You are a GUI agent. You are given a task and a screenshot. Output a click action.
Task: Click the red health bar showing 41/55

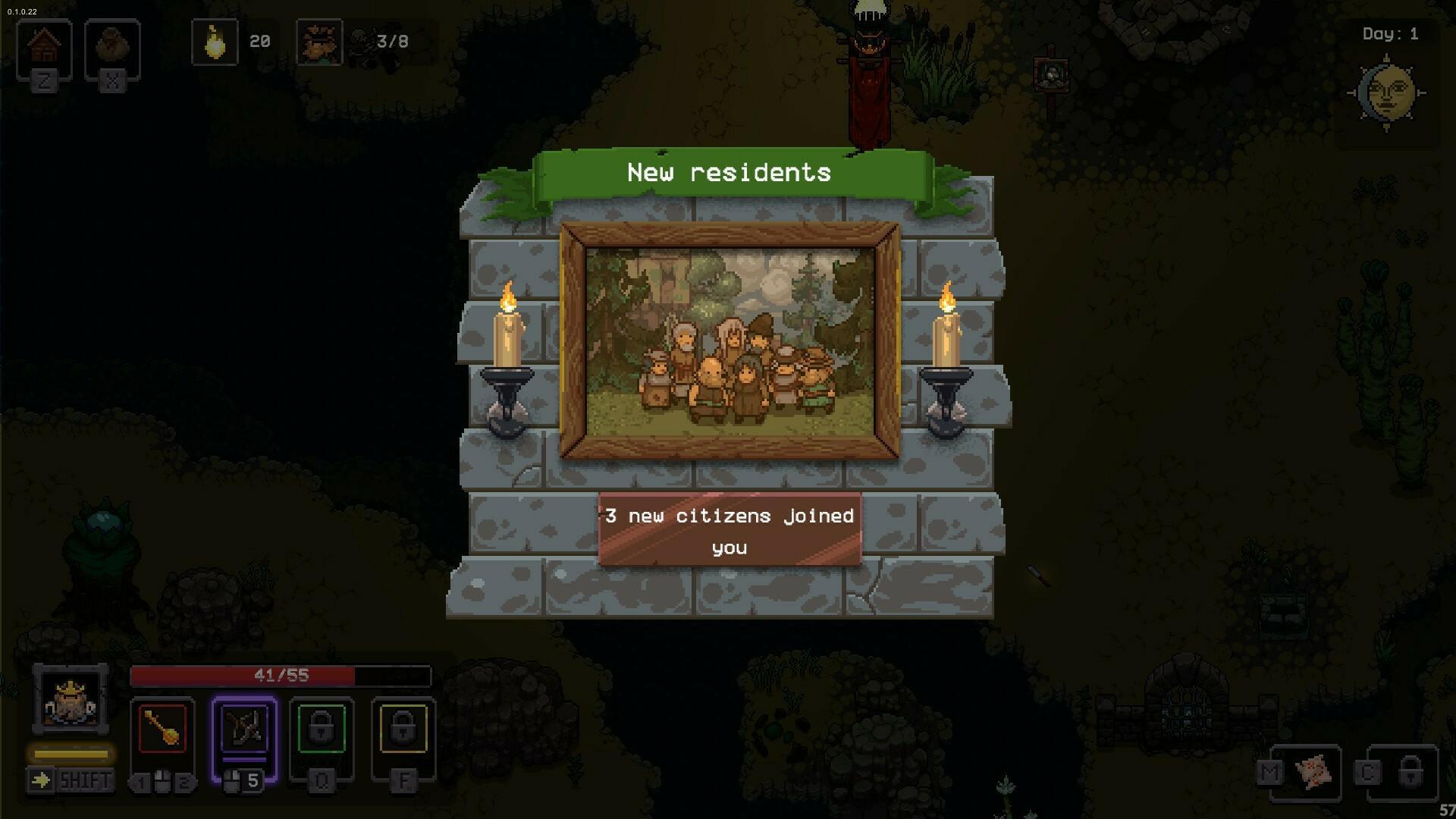(281, 673)
